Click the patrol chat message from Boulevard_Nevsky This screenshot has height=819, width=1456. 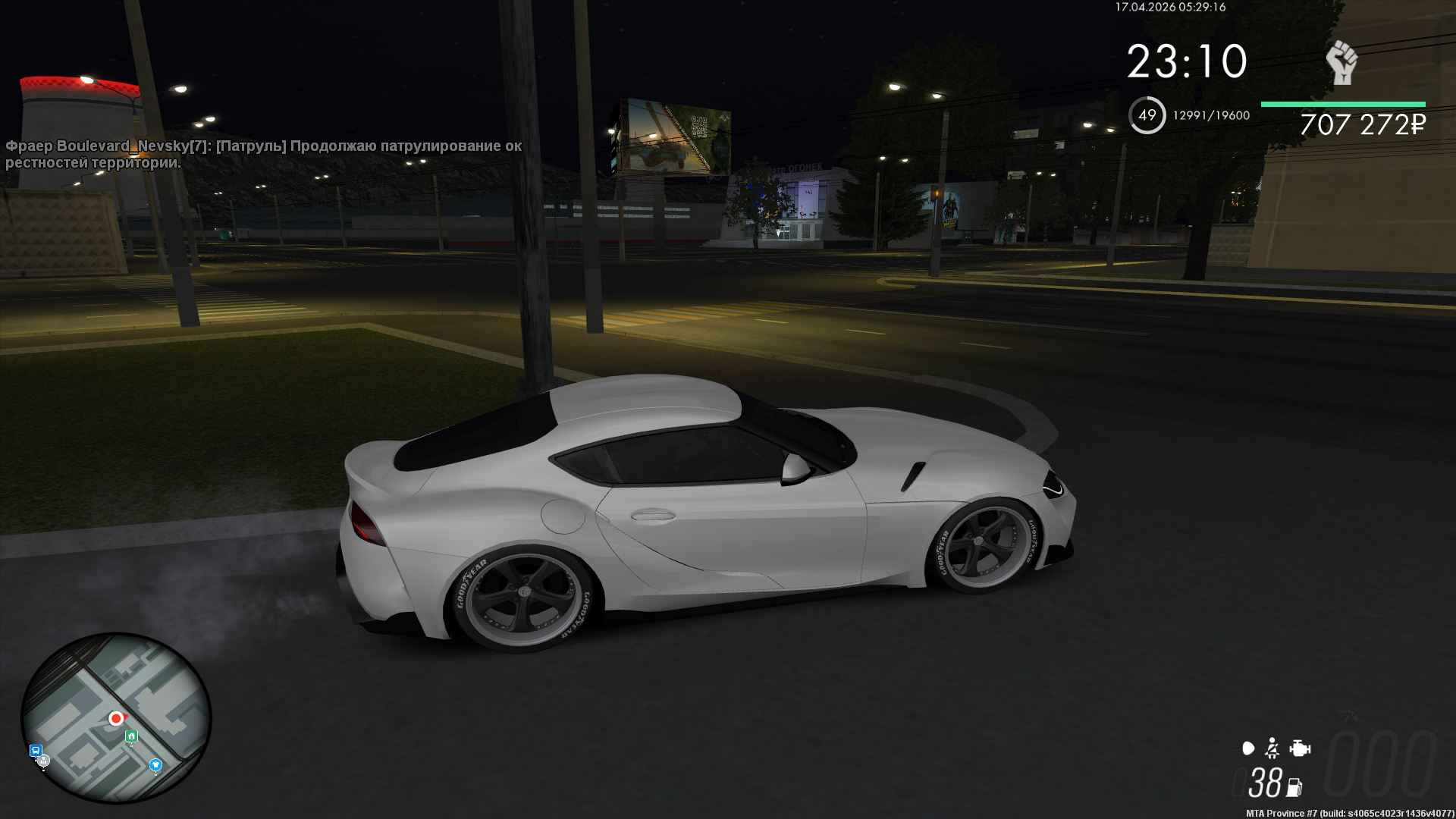click(263, 154)
